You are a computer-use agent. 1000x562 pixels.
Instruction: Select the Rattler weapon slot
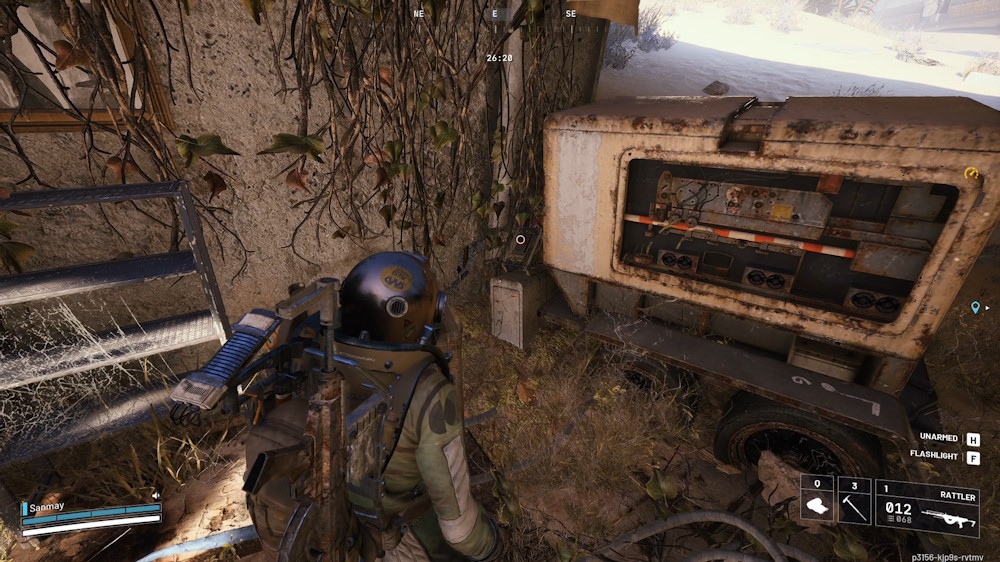pyautogui.click(x=926, y=509)
